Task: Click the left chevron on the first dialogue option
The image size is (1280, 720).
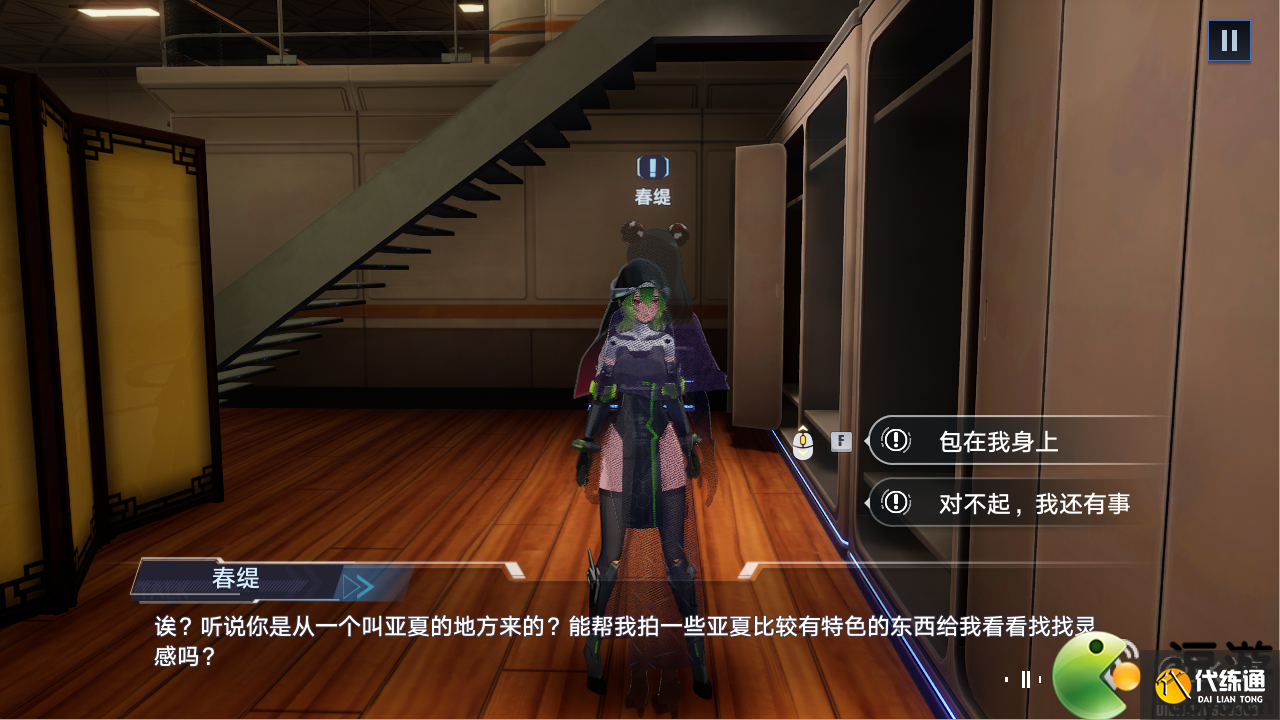Action: click(x=869, y=441)
